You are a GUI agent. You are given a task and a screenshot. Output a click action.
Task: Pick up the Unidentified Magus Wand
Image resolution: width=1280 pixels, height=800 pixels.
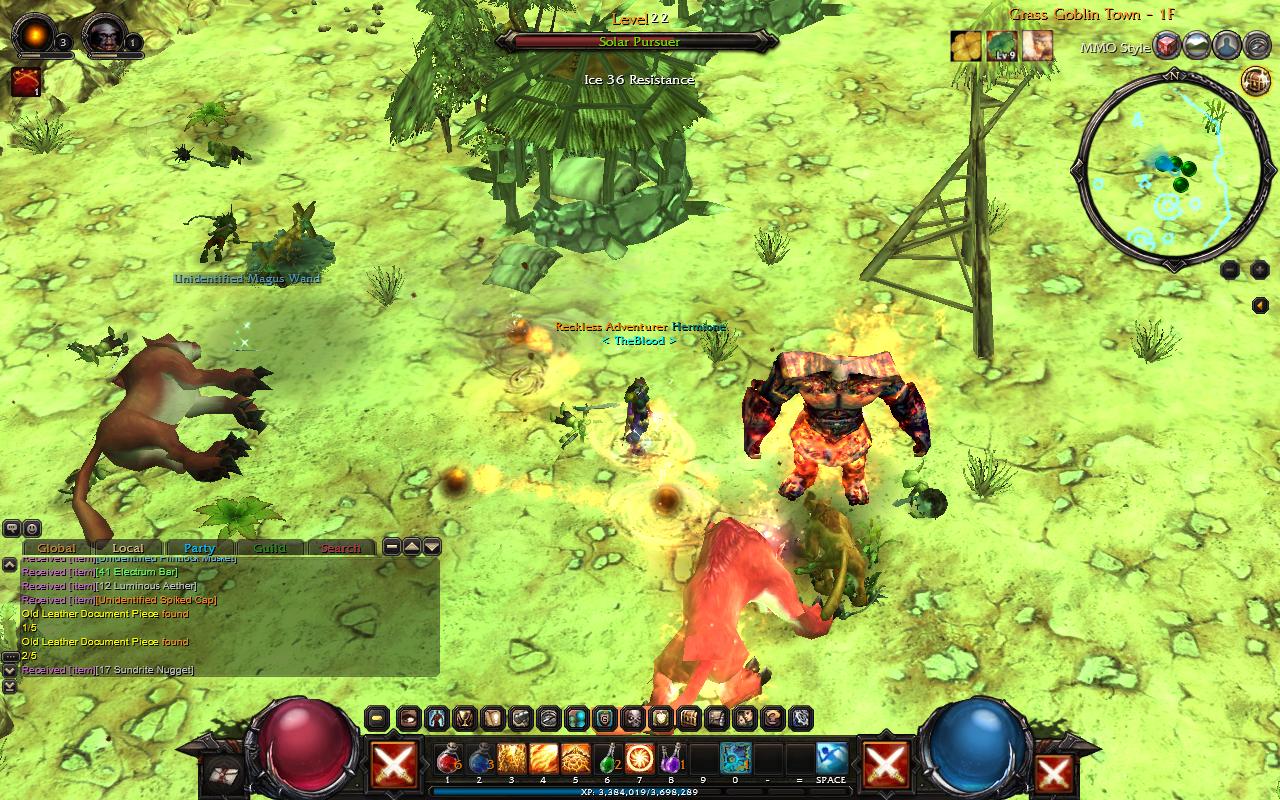click(x=245, y=279)
